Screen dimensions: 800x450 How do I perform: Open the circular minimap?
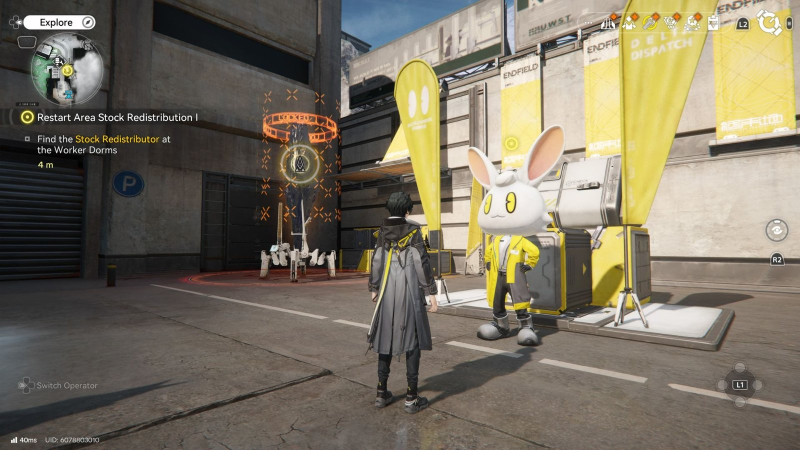66,68
